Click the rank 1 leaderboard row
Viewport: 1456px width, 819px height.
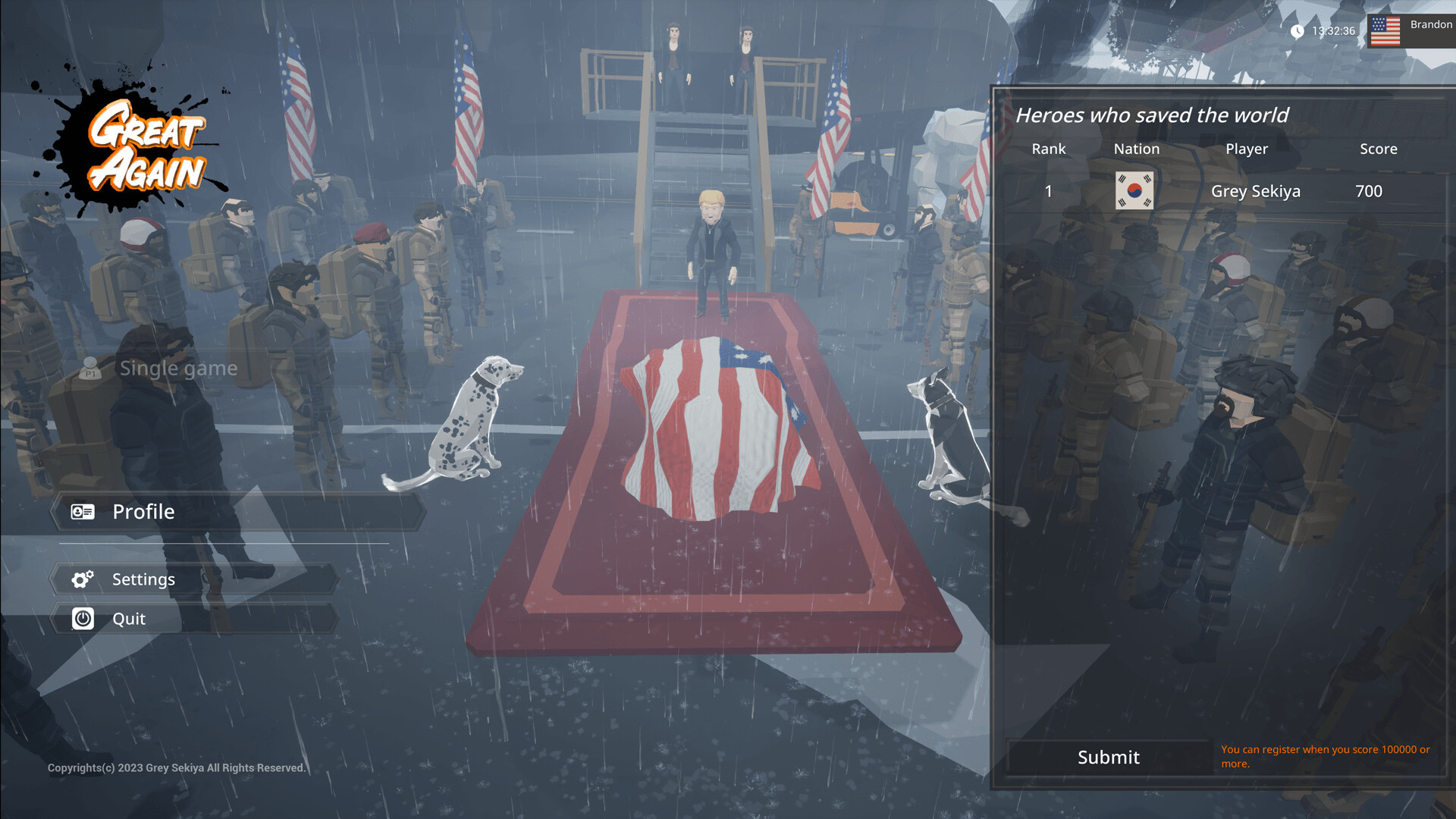(1048, 191)
